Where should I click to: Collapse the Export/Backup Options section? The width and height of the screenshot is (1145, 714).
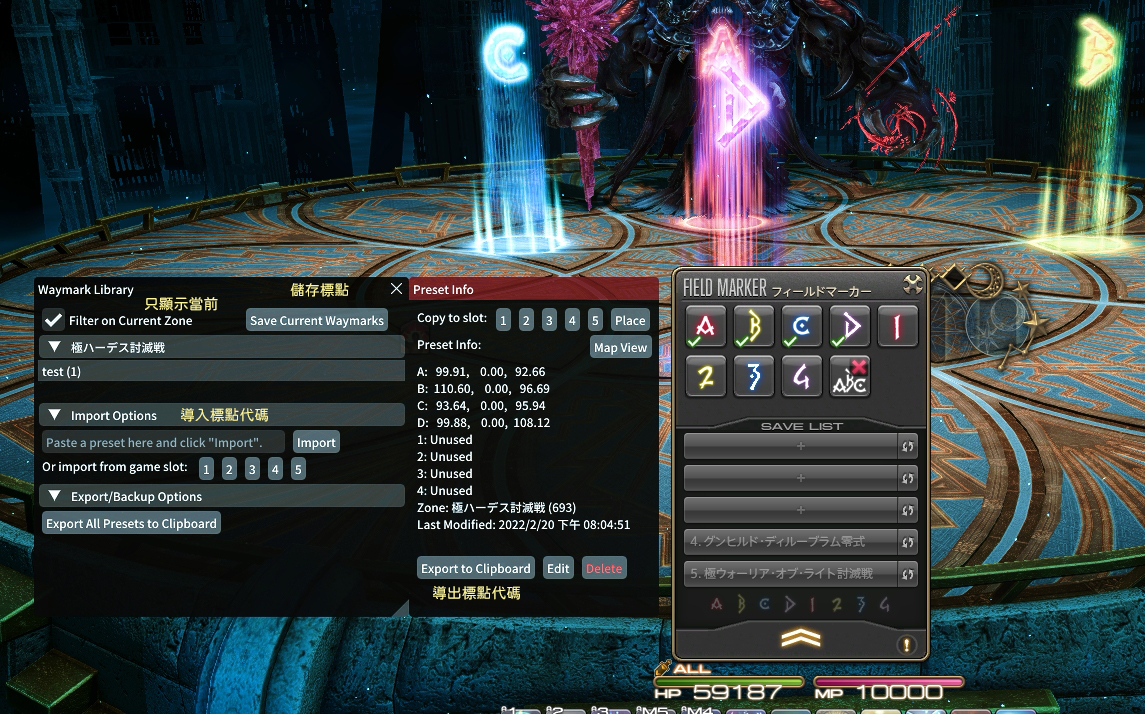coord(56,496)
